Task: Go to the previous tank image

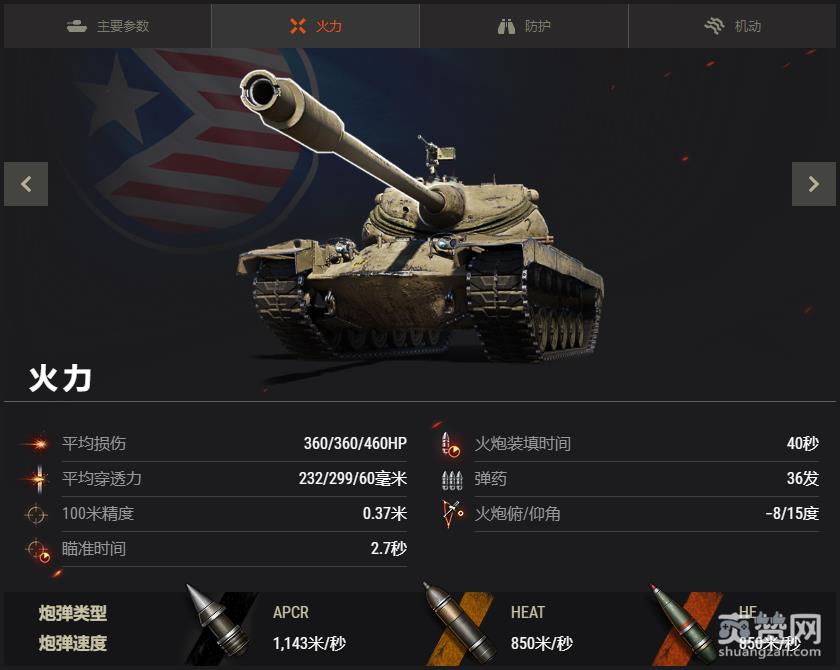Action: pyautogui.click(x=26, y=184)
